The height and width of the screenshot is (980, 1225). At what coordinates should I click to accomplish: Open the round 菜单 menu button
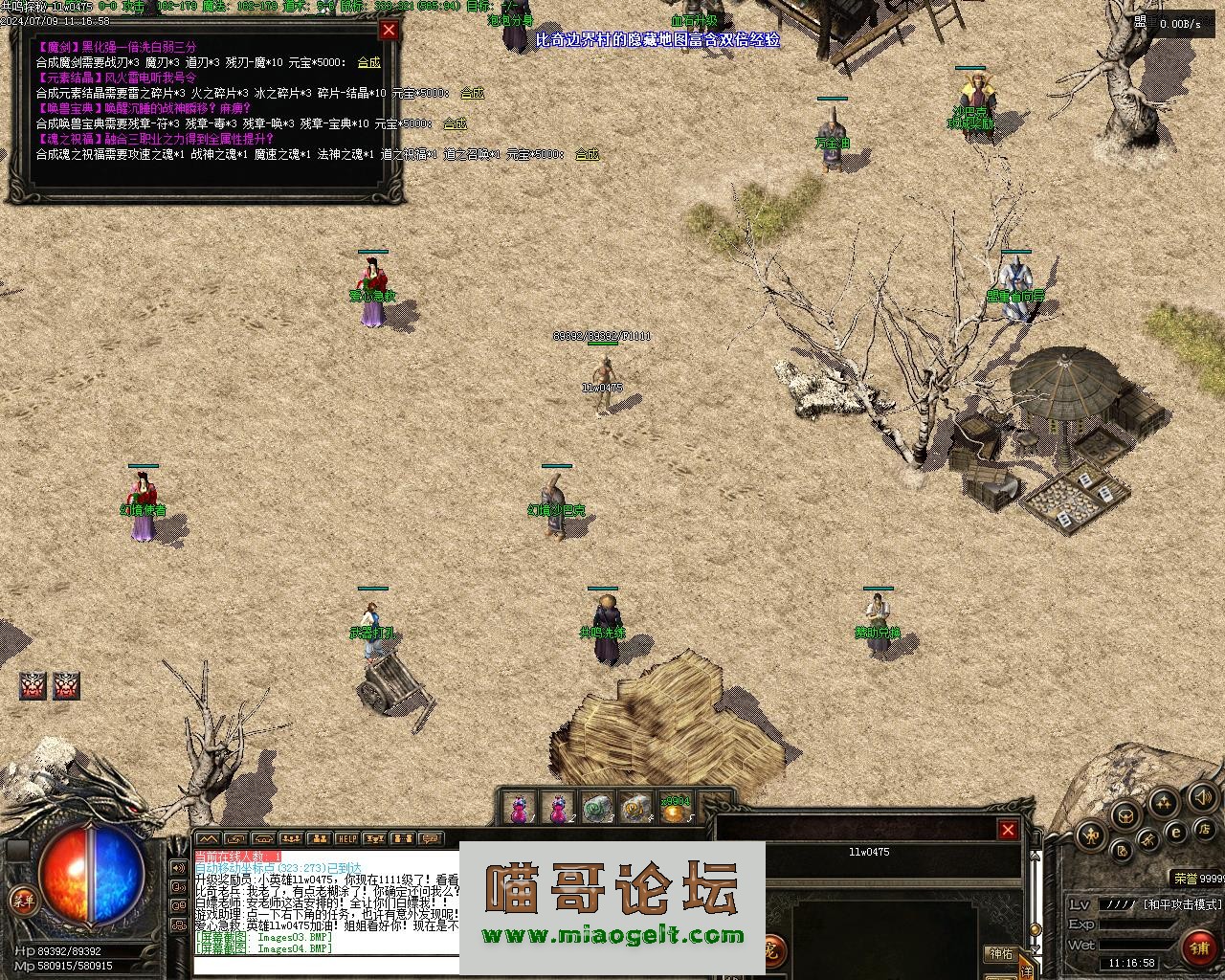(22, 899)
